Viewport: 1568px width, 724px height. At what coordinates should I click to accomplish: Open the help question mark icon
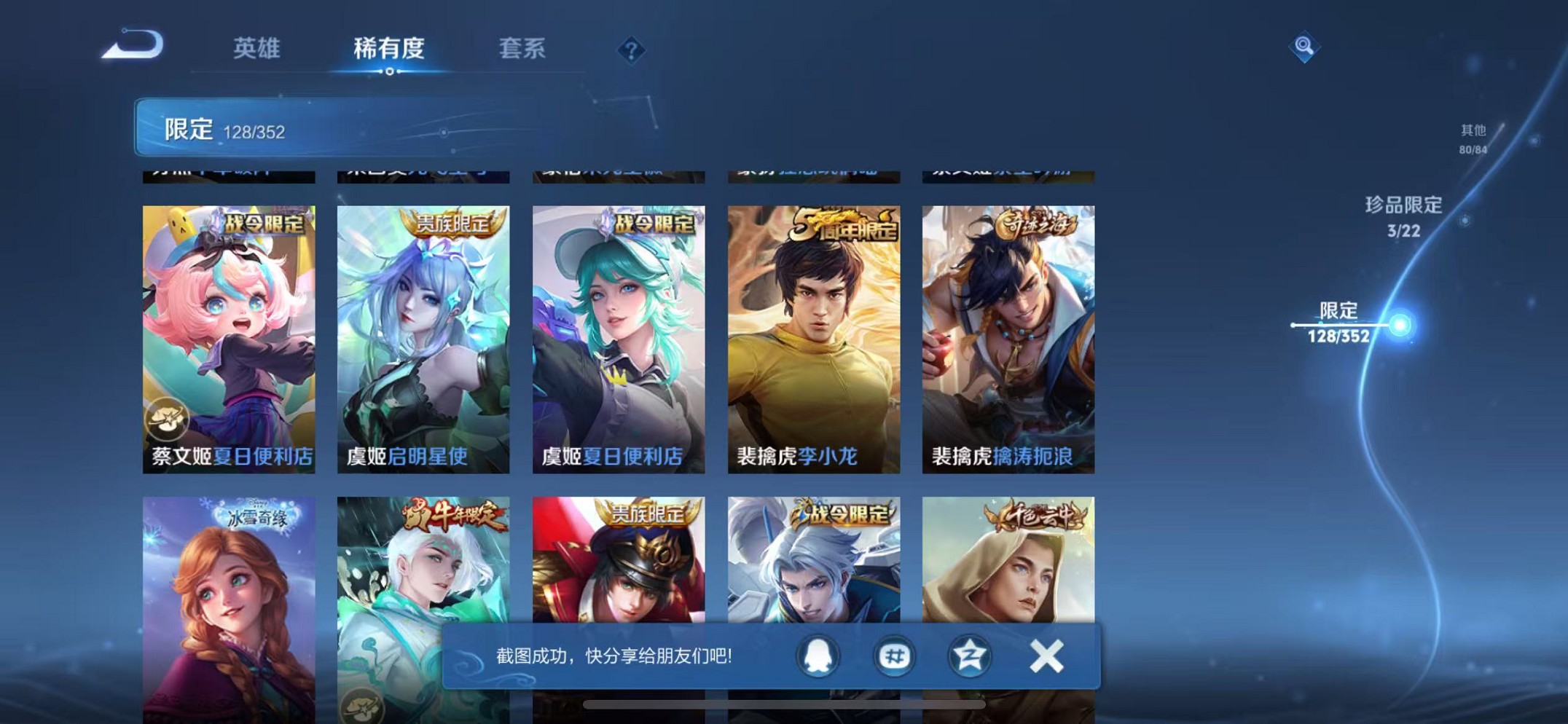[x=630, y=50]
